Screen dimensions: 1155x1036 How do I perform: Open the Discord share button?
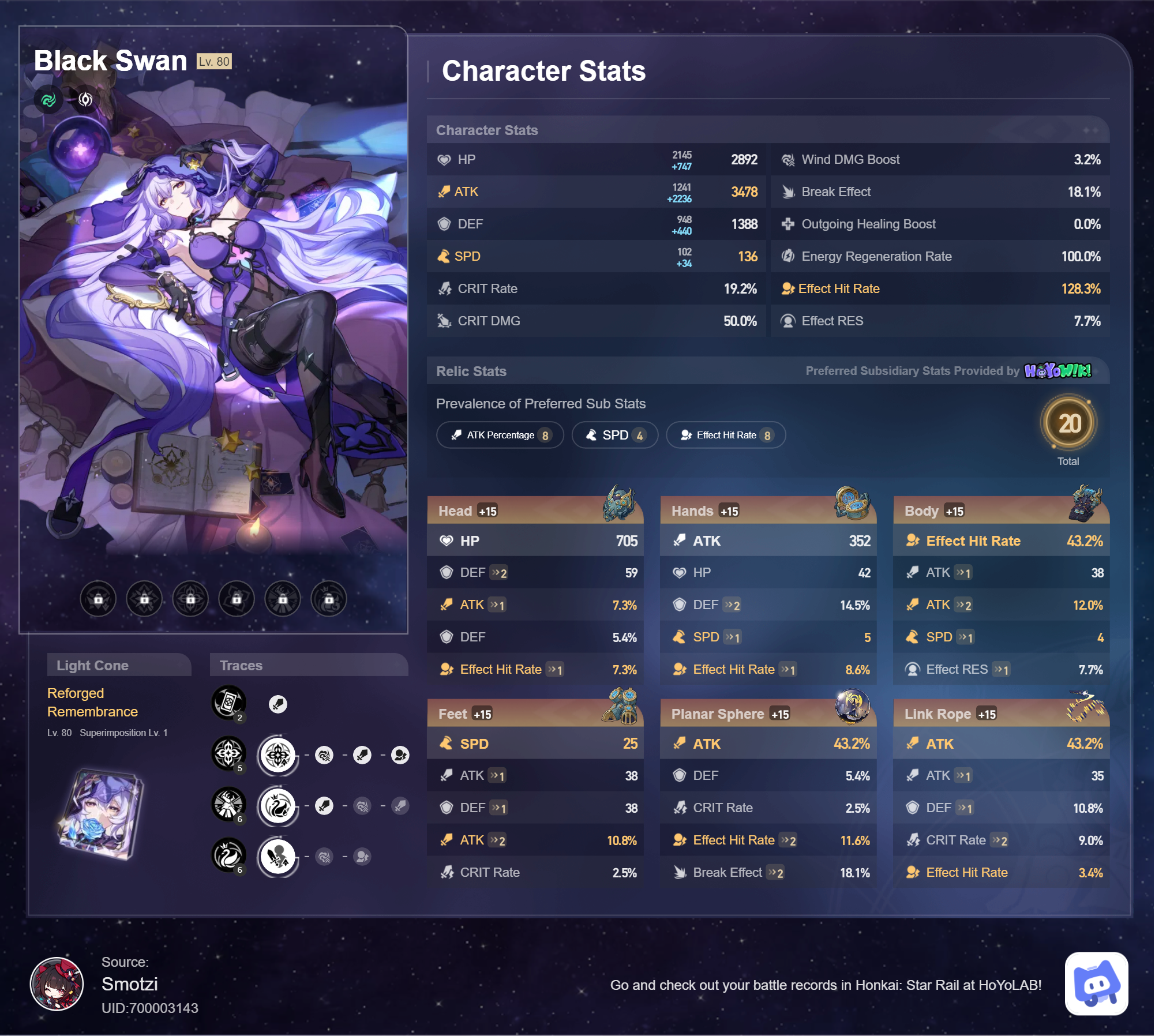click(x=1096, y=984)
